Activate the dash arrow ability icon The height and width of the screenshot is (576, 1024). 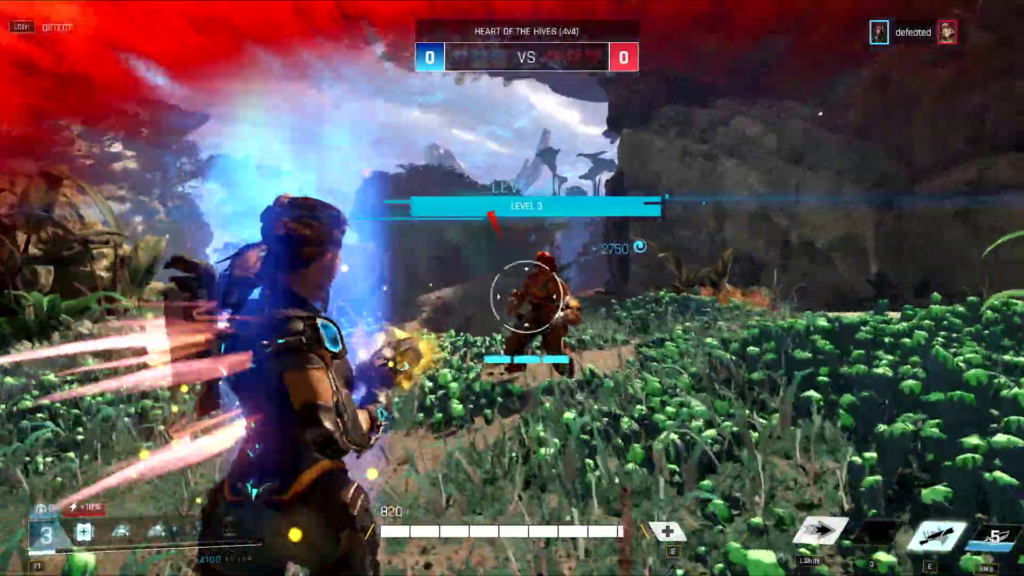[820, 530]
